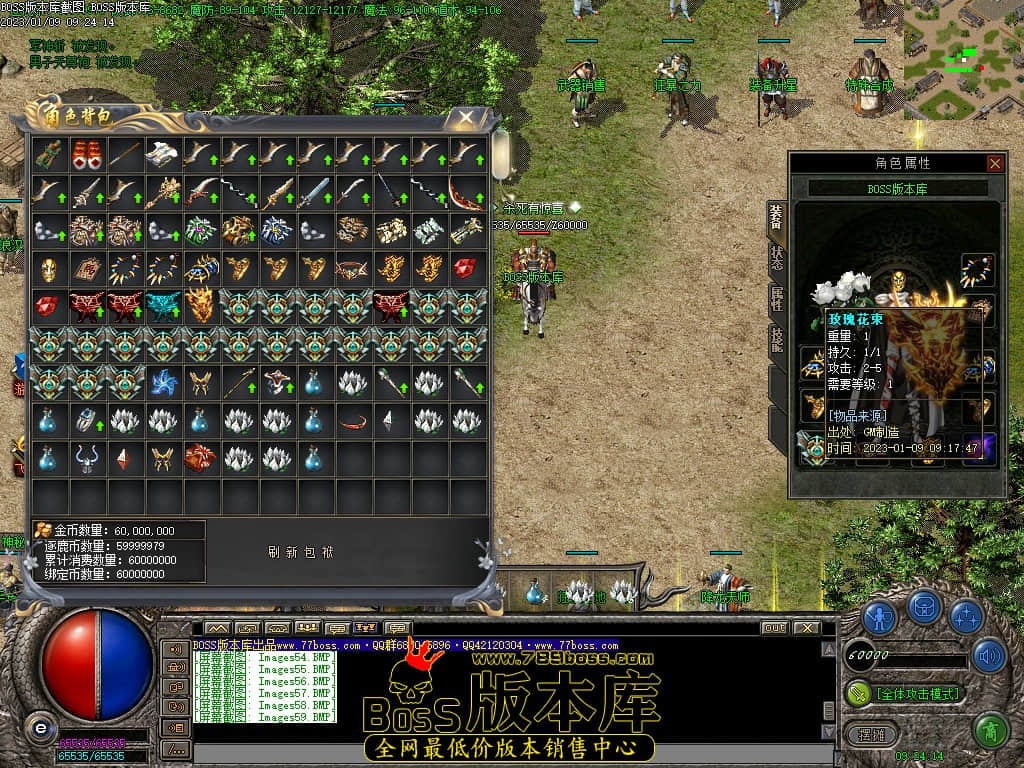Pick the cyan armor in the backpack

click(163, 306)
